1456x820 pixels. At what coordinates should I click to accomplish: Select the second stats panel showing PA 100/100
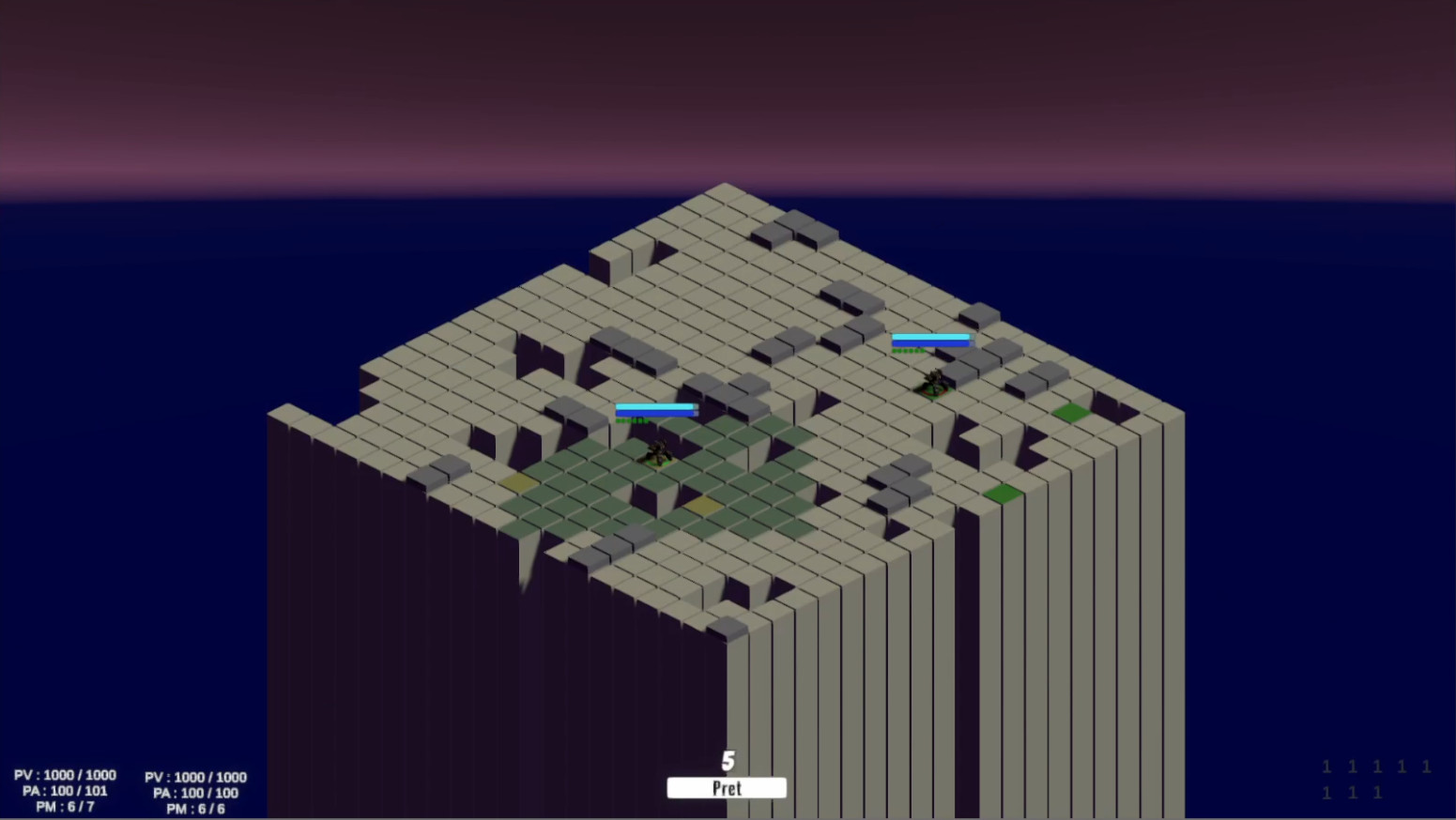tap(194, 793)
